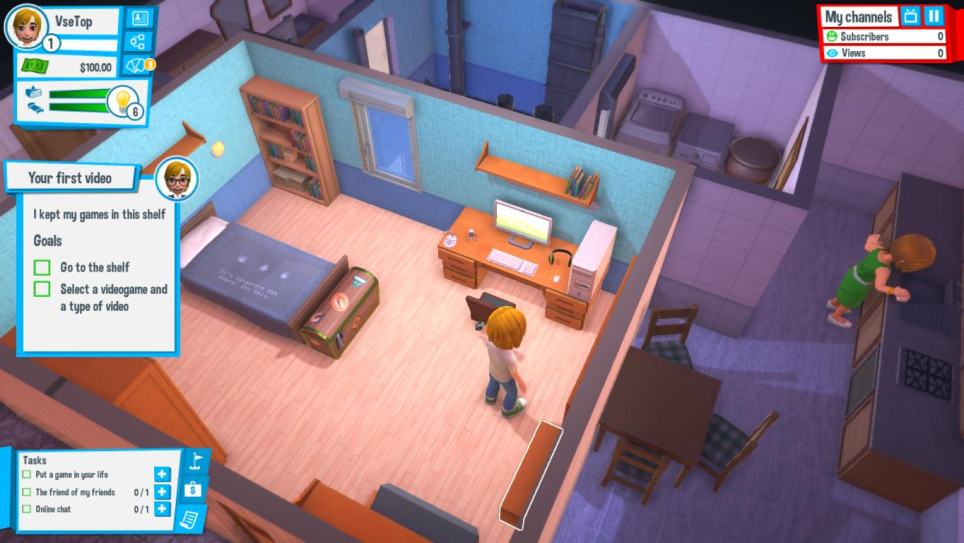This screenshot has height=543, width=964.
Task: Select the lightbulb ideas counter
Action: click(x=123, y=100)
